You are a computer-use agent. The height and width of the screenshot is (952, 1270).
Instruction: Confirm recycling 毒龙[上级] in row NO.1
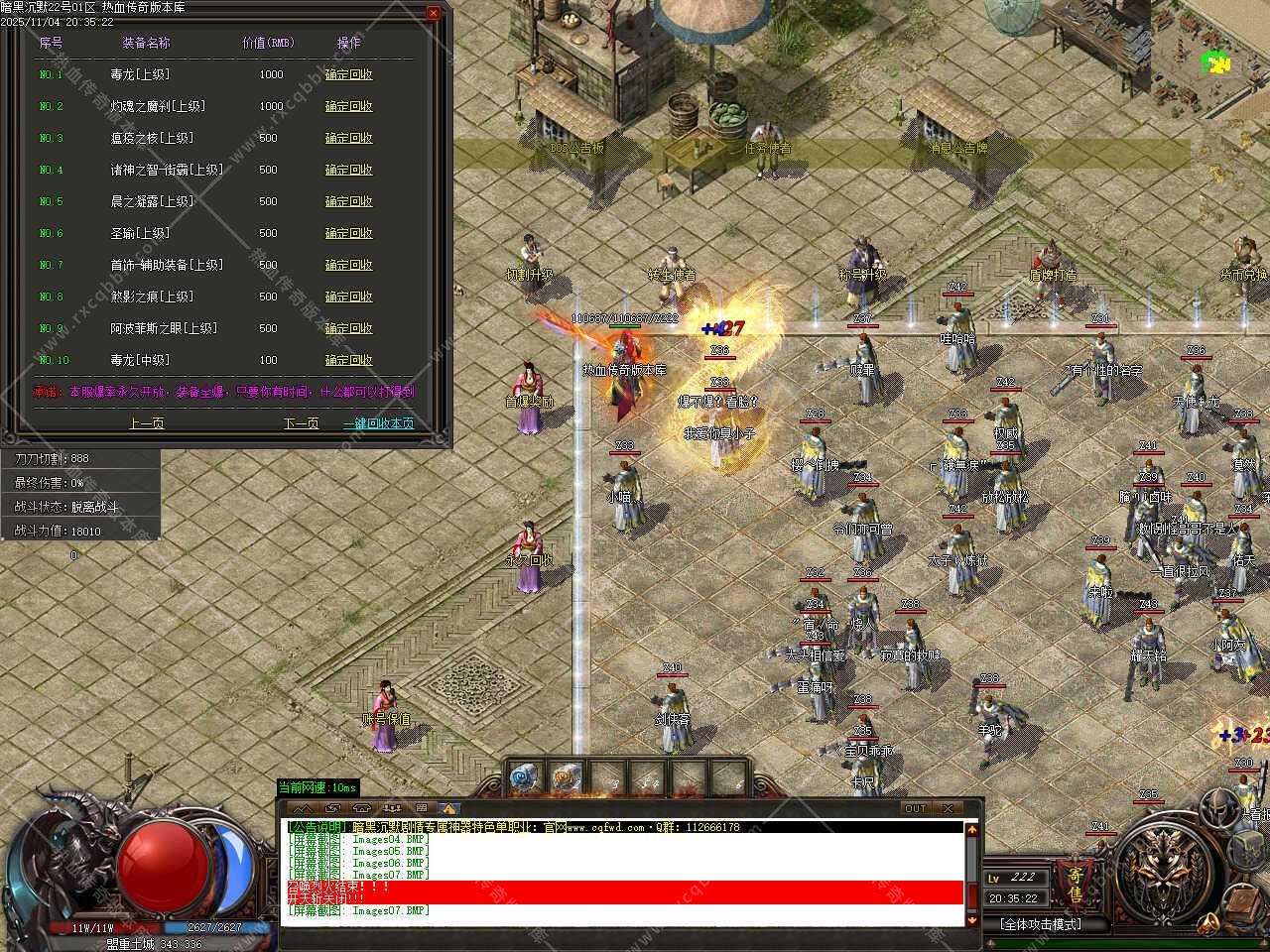pos(348,74)
